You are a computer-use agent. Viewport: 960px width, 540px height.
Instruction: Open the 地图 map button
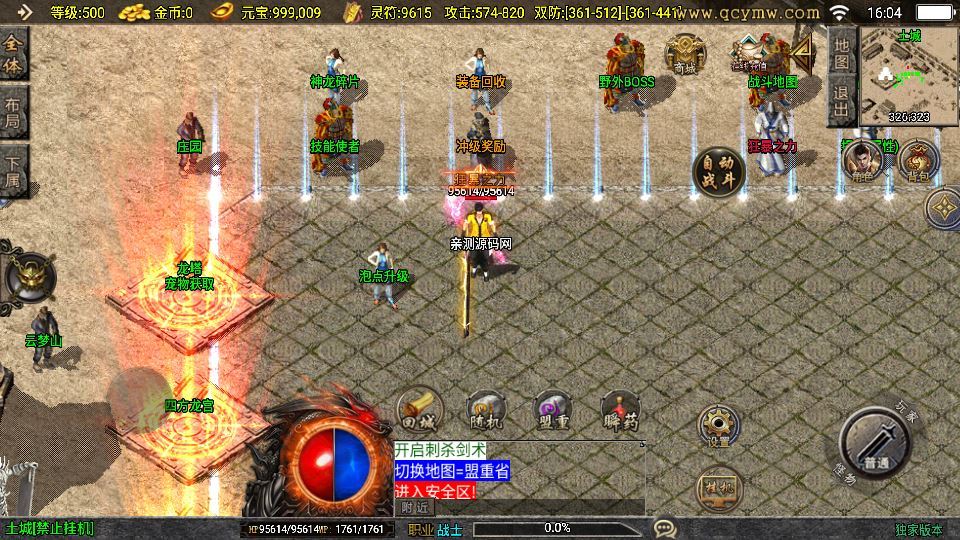click(x=841, y=53)
